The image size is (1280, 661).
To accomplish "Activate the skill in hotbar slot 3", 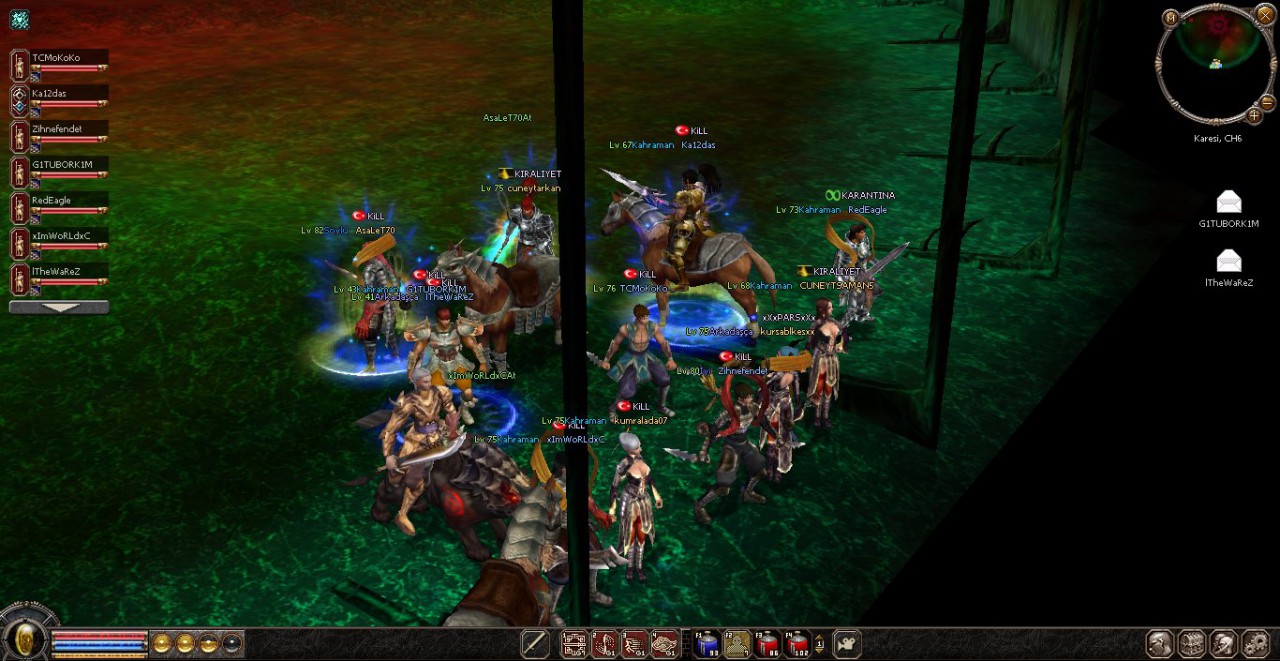I will click(x=634, y=644).
